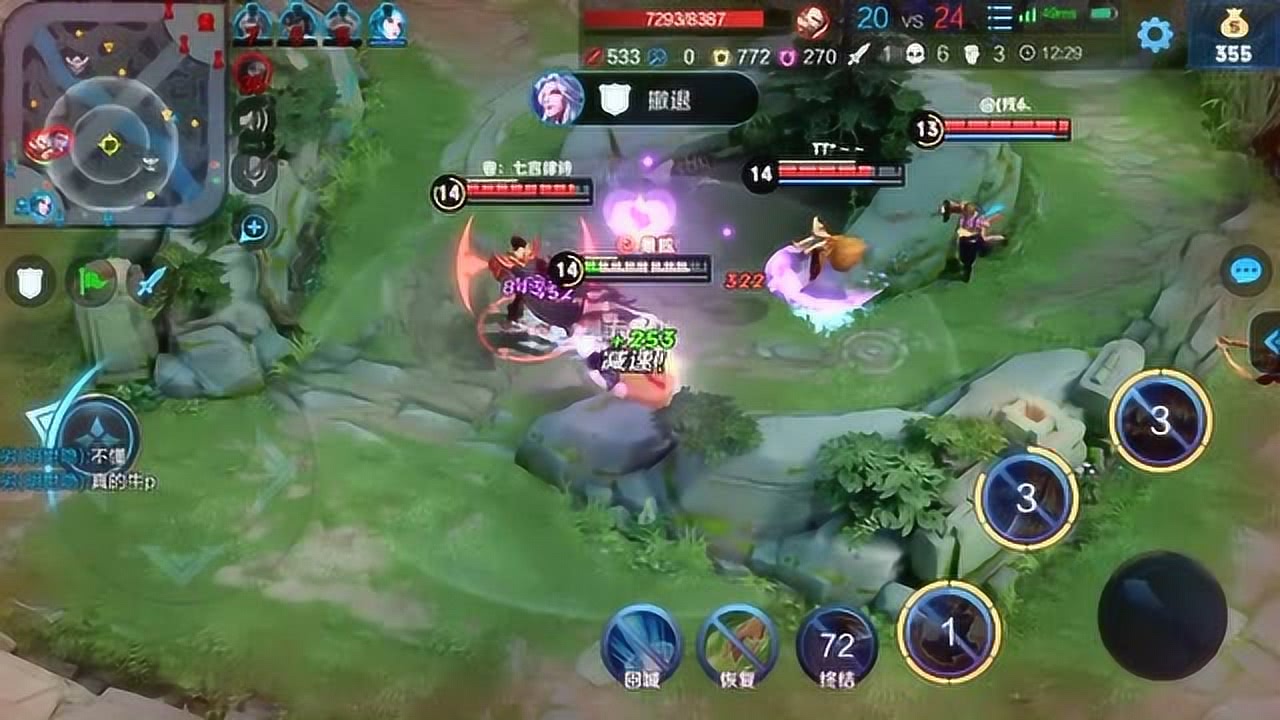This screenshot has width=1280, height=720.
Task: Tap the minimap
Action: 111,112
